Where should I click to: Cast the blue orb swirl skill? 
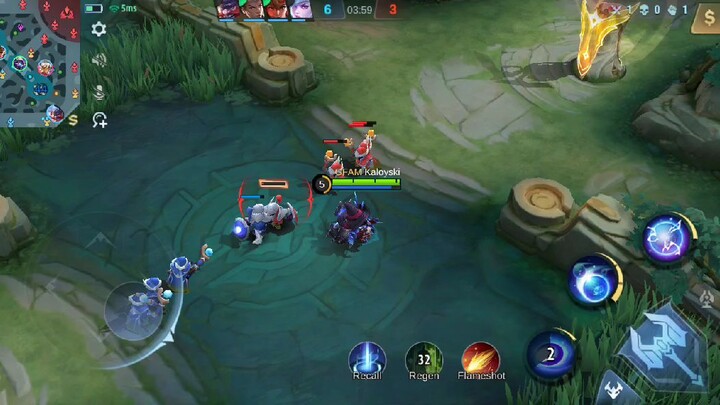(x=594, y=280)
